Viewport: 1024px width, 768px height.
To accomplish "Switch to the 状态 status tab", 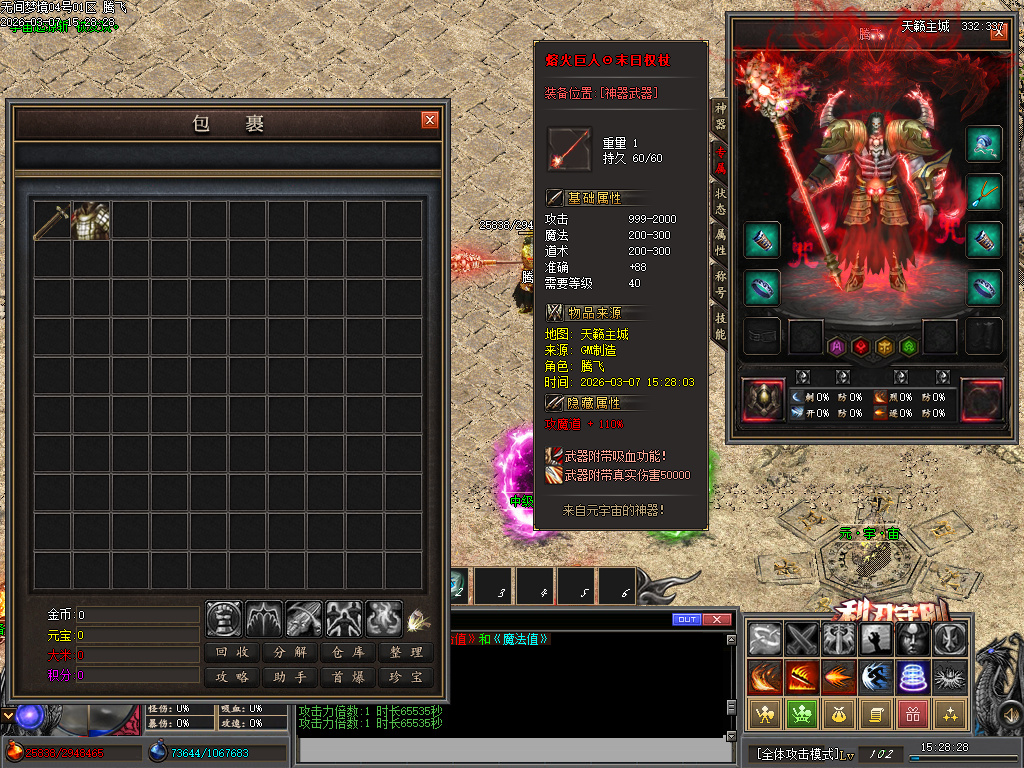I will pyautogui.click(x=720, y=200).
